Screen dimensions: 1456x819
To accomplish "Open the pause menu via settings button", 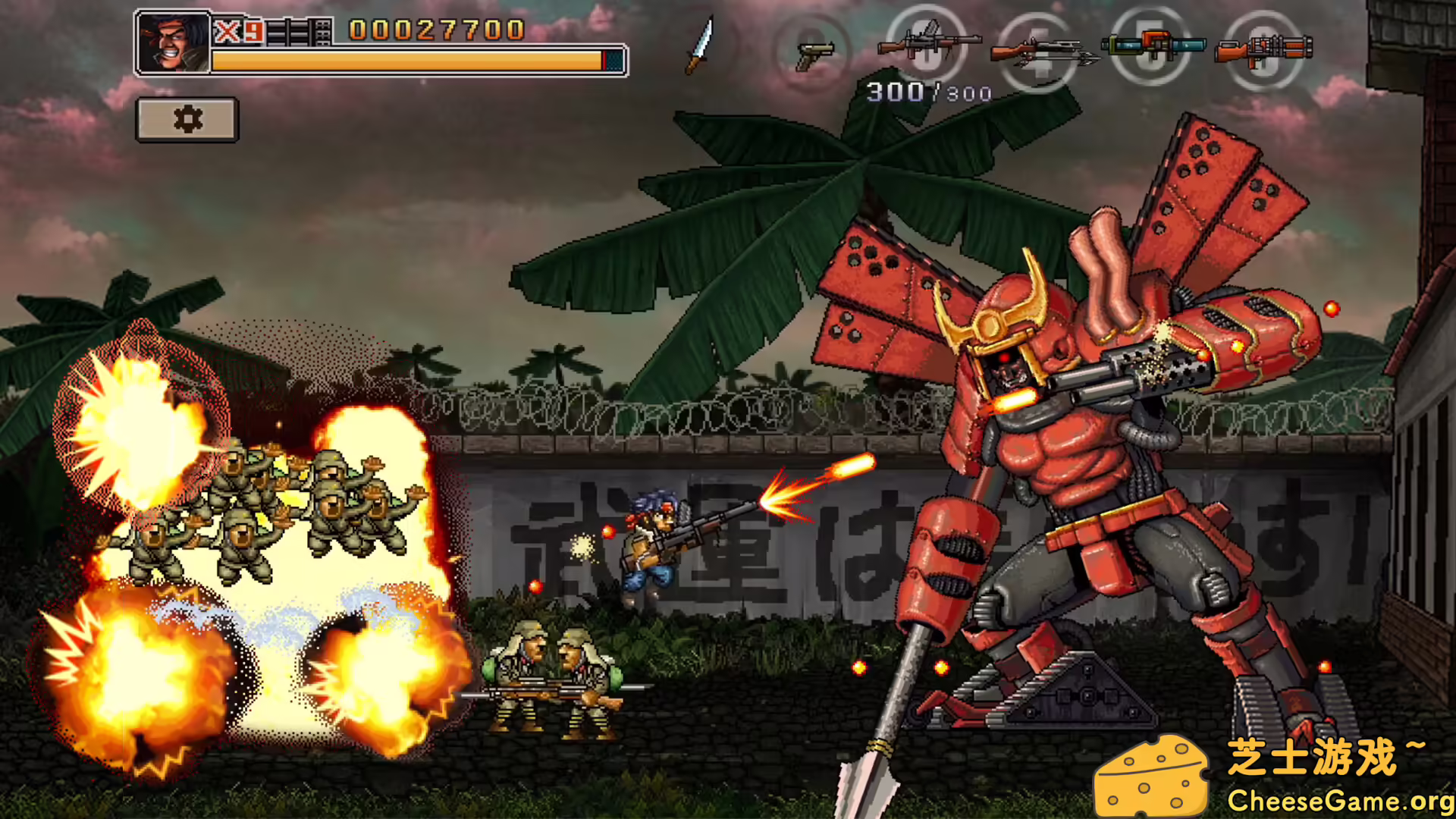I will tap(187, 119).
